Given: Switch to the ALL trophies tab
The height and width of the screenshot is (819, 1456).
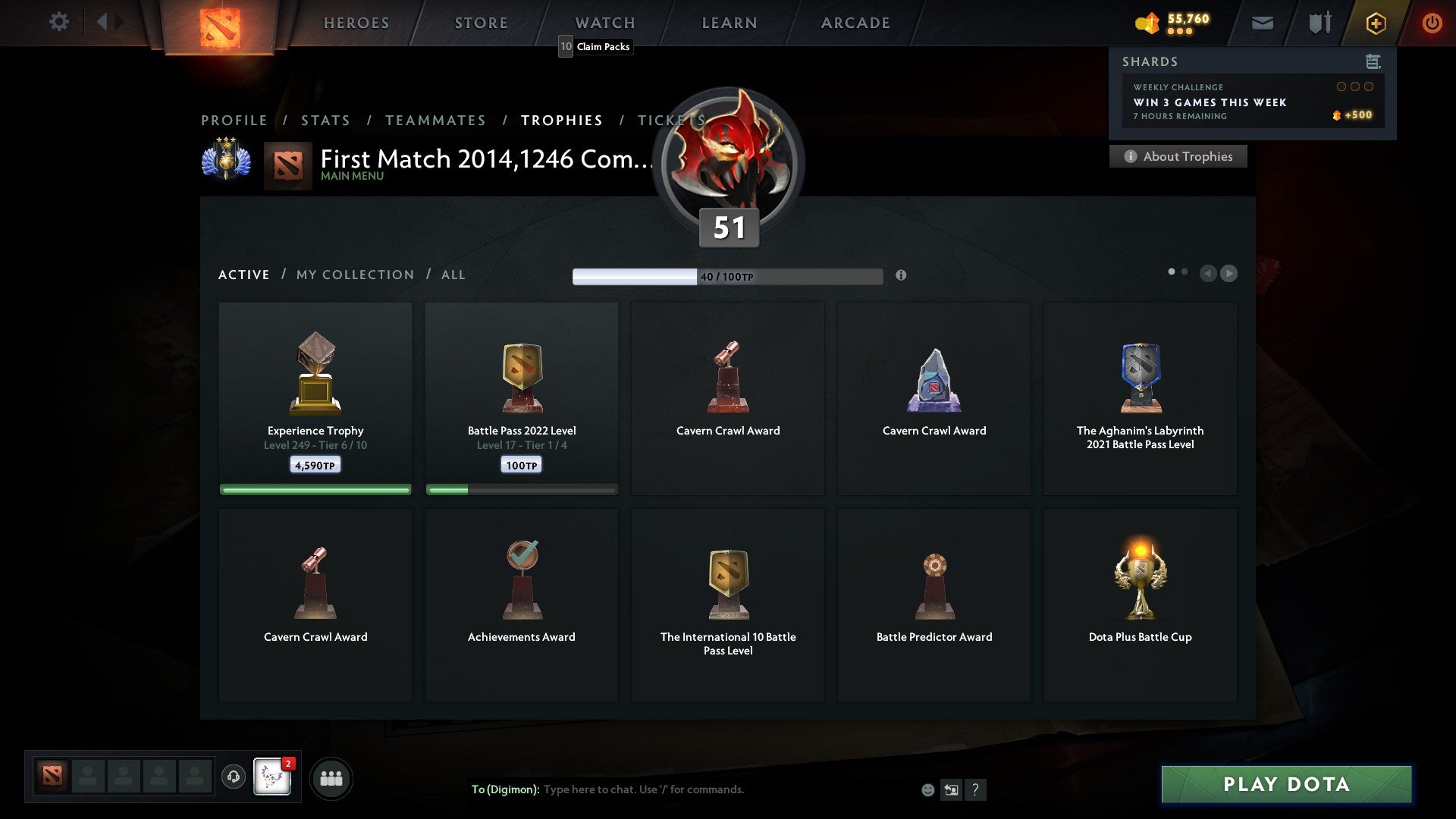Looking at the screenshot, I should pos(453,275).
